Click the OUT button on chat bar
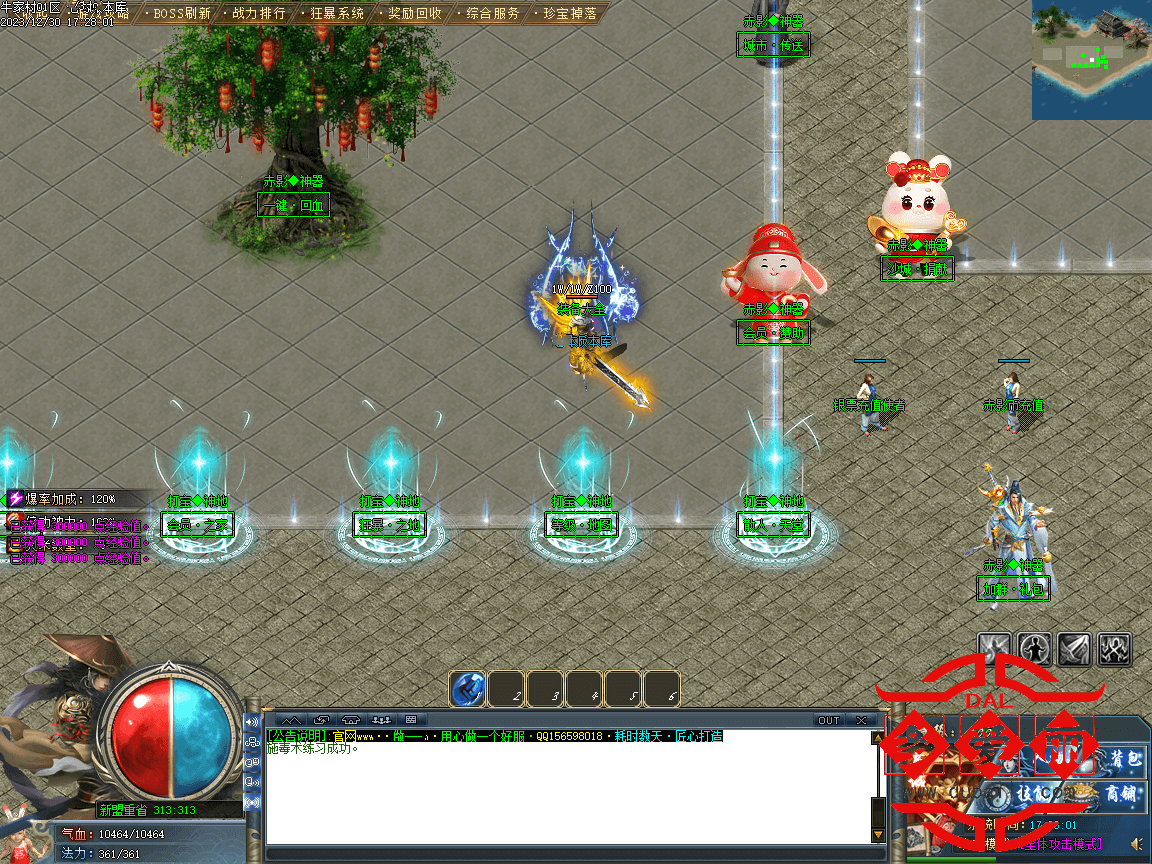The width and height of the screenshot is (1152, 864). (829, 720)
